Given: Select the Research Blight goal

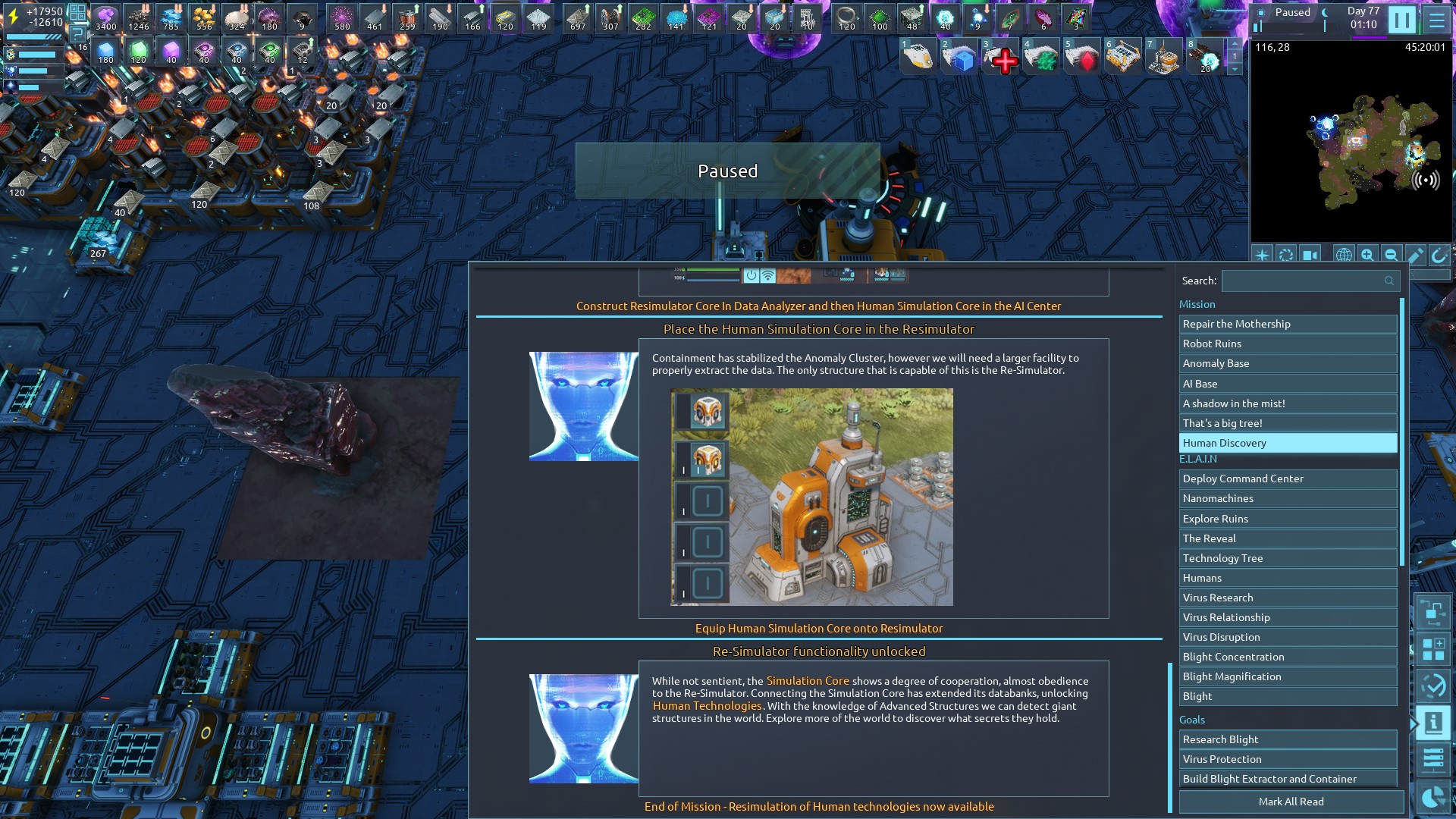Looking at the screenshot, I should (x=1288, y=739).
